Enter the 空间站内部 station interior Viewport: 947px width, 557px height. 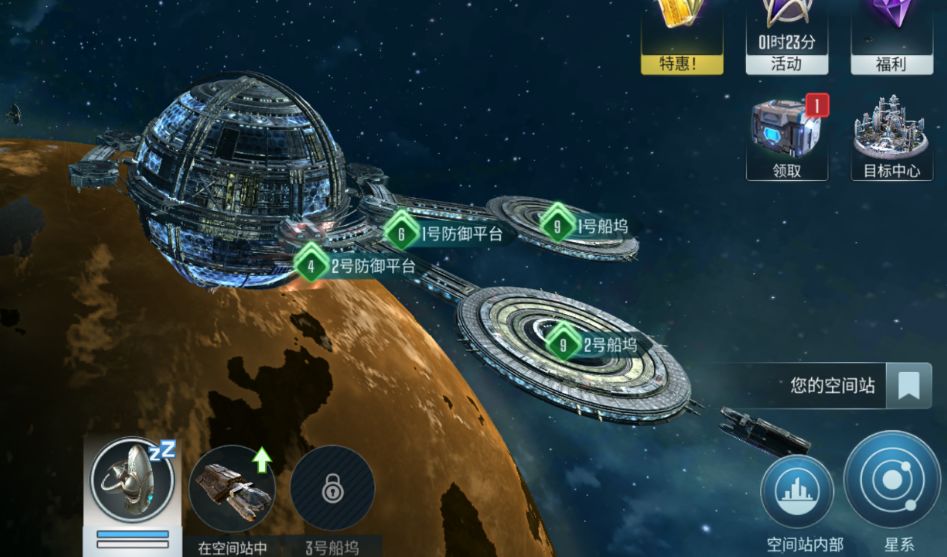pyautogui.click(x=797, y=494)
